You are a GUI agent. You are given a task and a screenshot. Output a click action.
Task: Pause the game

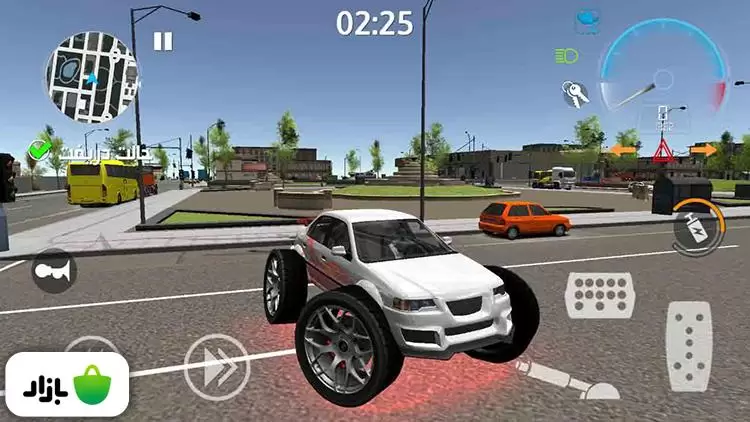pos(162,41)
